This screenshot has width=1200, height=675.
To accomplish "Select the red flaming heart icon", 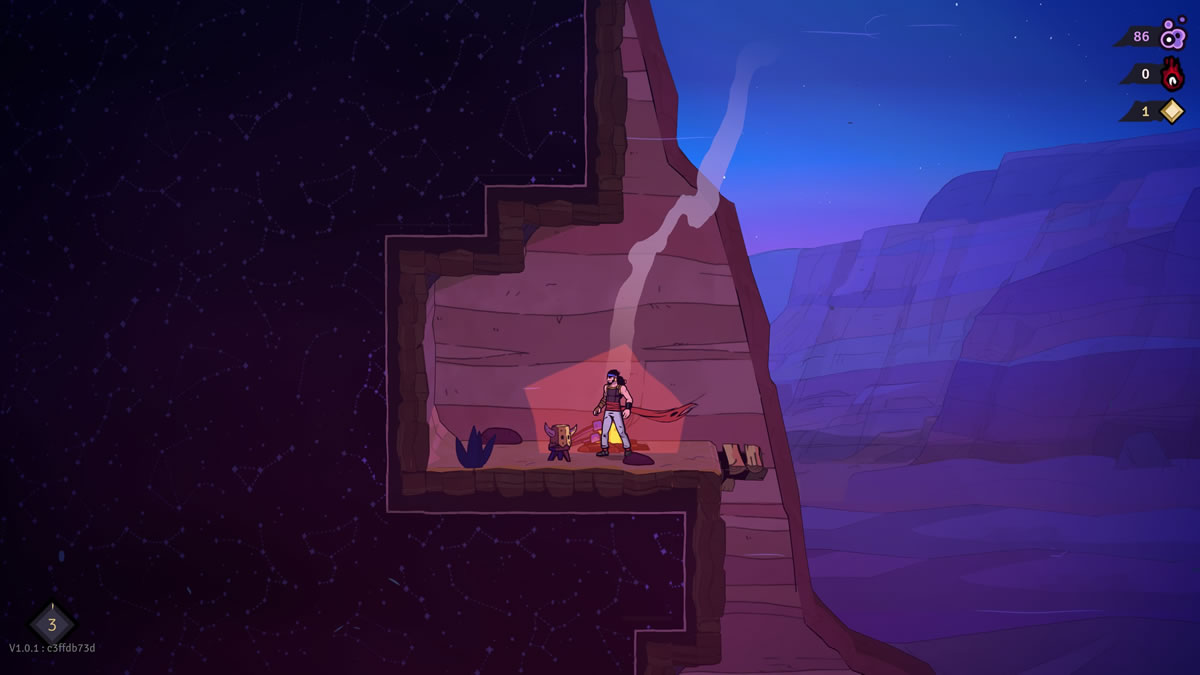I will [x=1172, y=74].
